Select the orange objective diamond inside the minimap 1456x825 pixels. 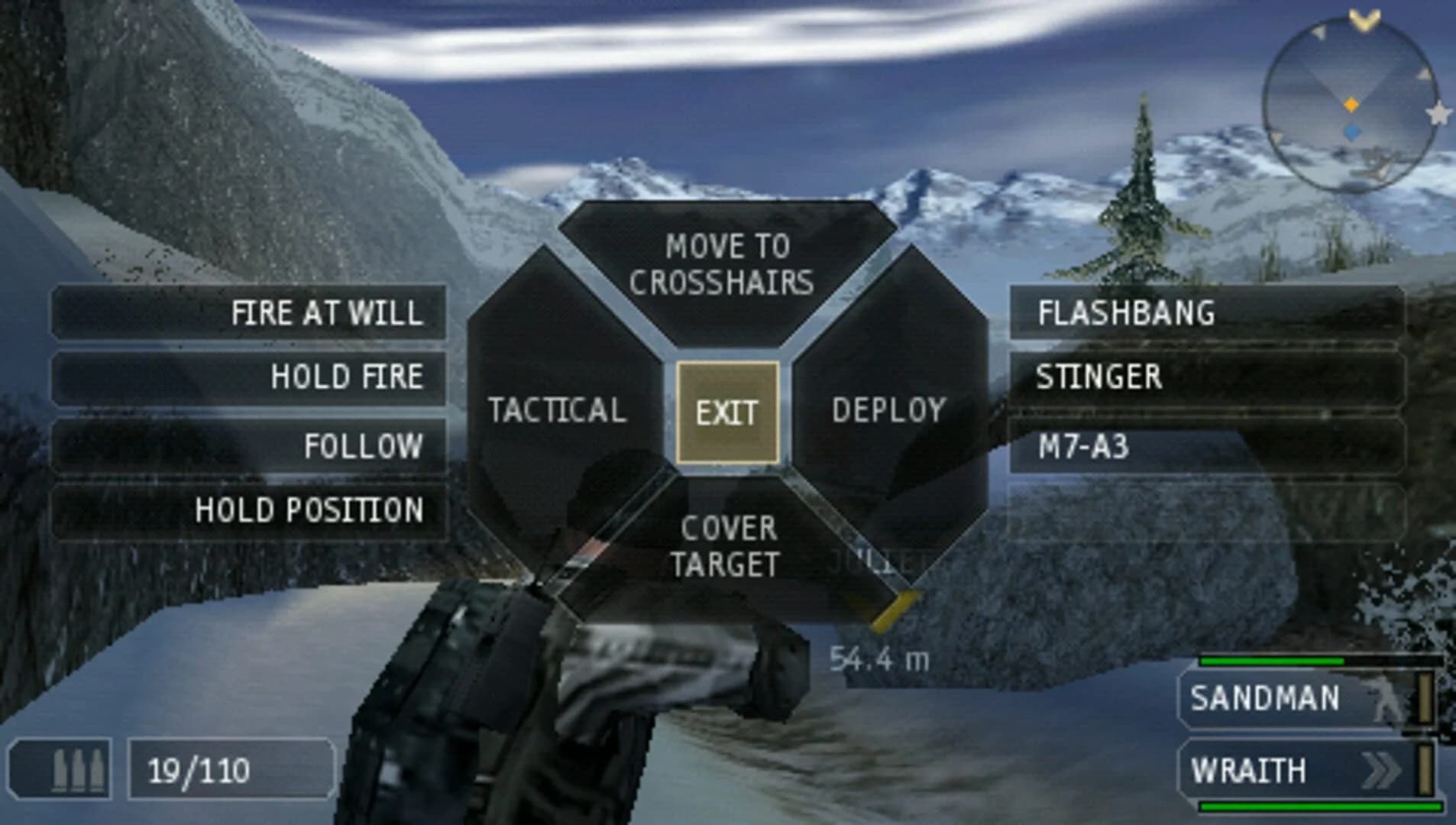(1351, 105)
